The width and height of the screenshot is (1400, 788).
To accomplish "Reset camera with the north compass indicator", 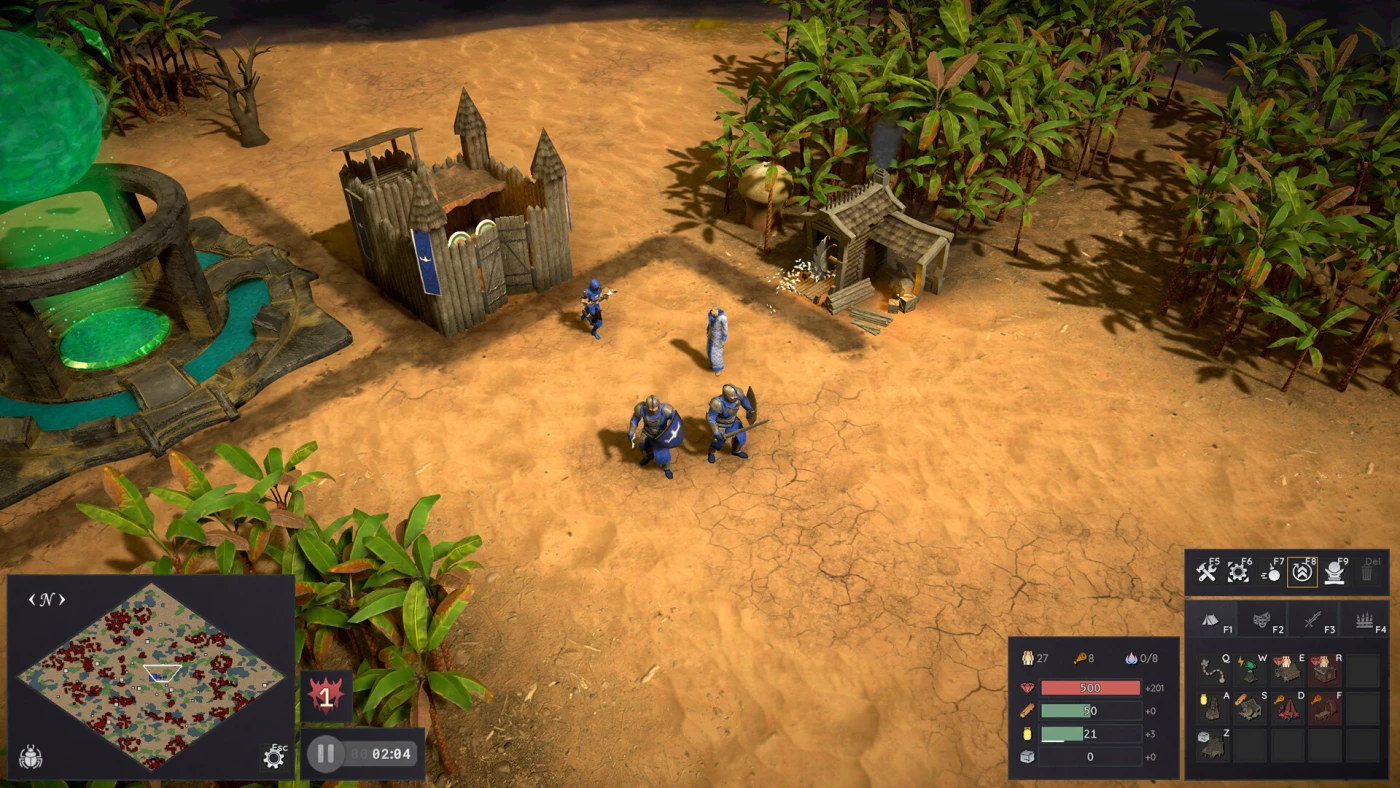I will click(x=47, y=600).
